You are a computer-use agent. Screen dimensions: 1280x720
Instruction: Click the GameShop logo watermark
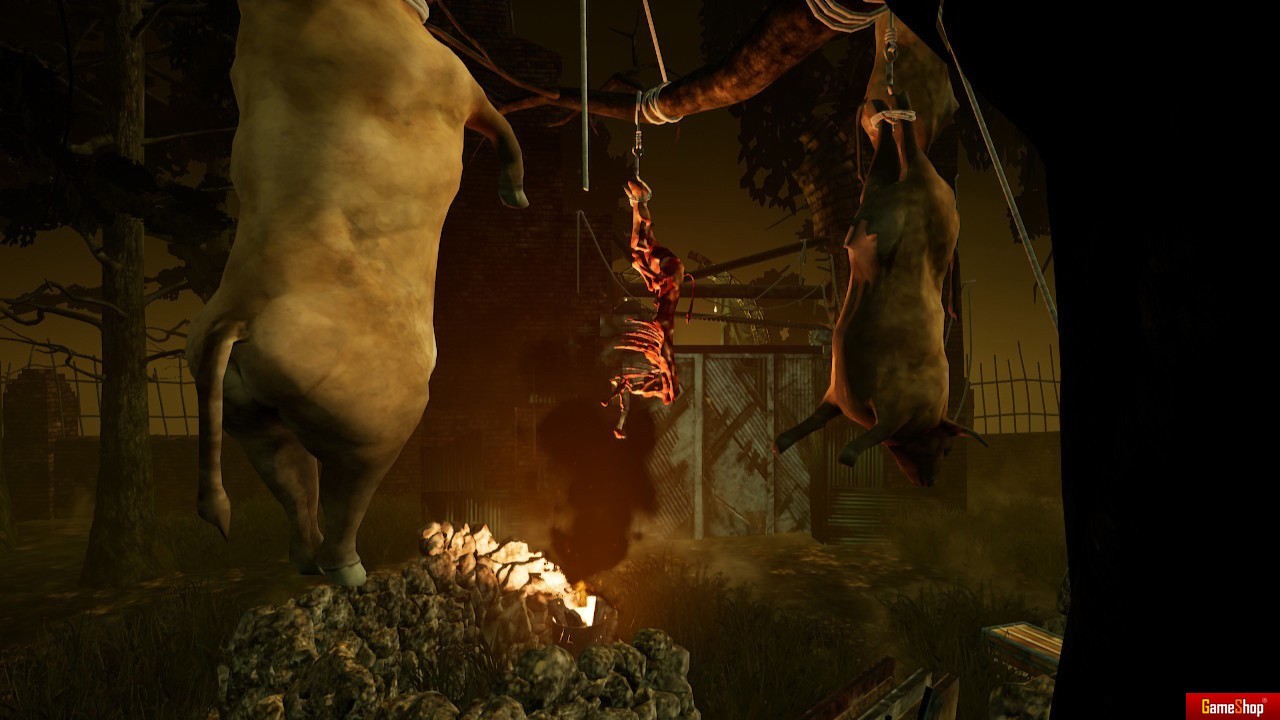point(1232,706)
